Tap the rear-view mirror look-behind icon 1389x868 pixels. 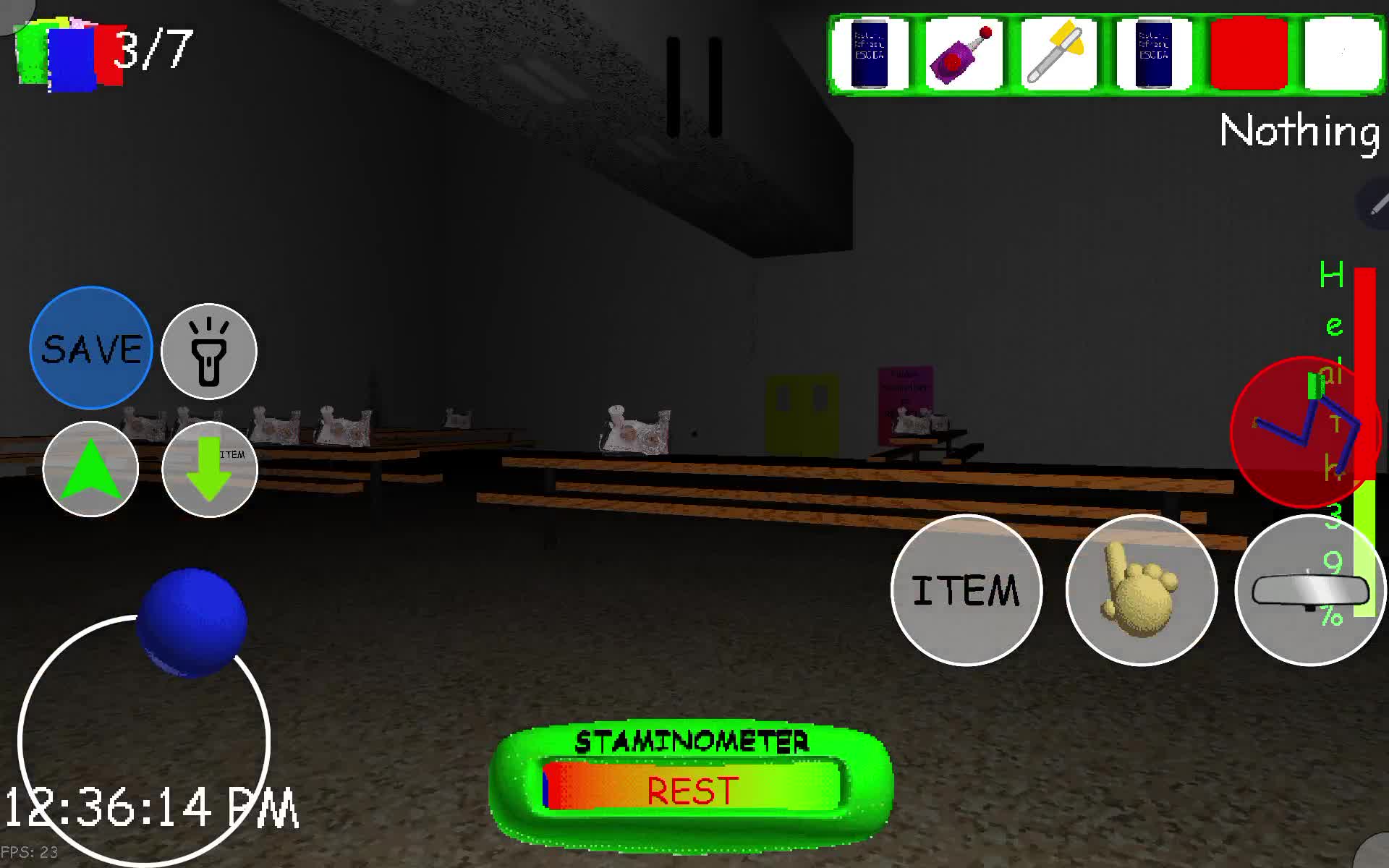[x=1311, y=591]
